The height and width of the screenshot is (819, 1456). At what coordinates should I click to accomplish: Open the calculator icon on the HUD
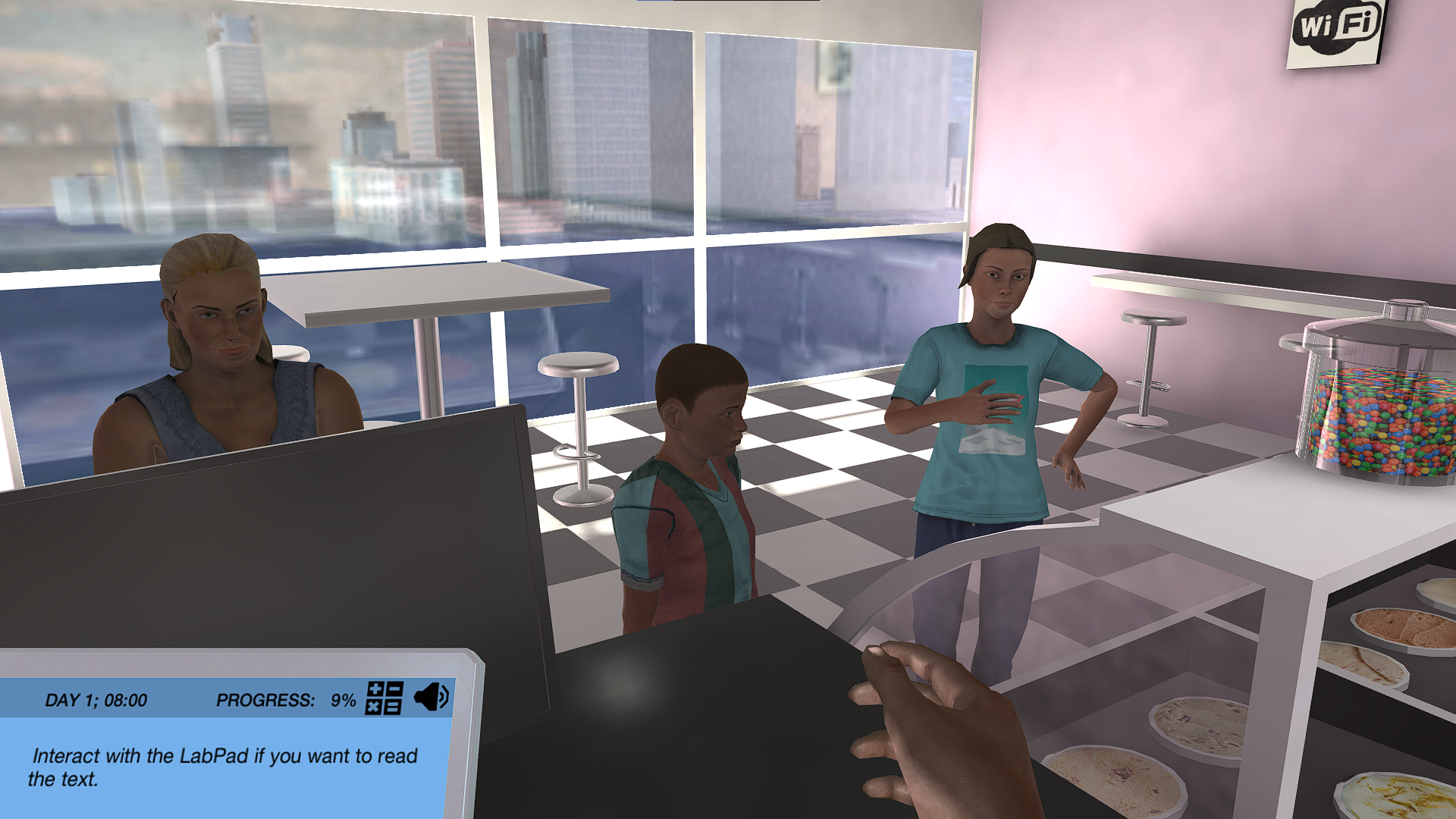[384, 698]
